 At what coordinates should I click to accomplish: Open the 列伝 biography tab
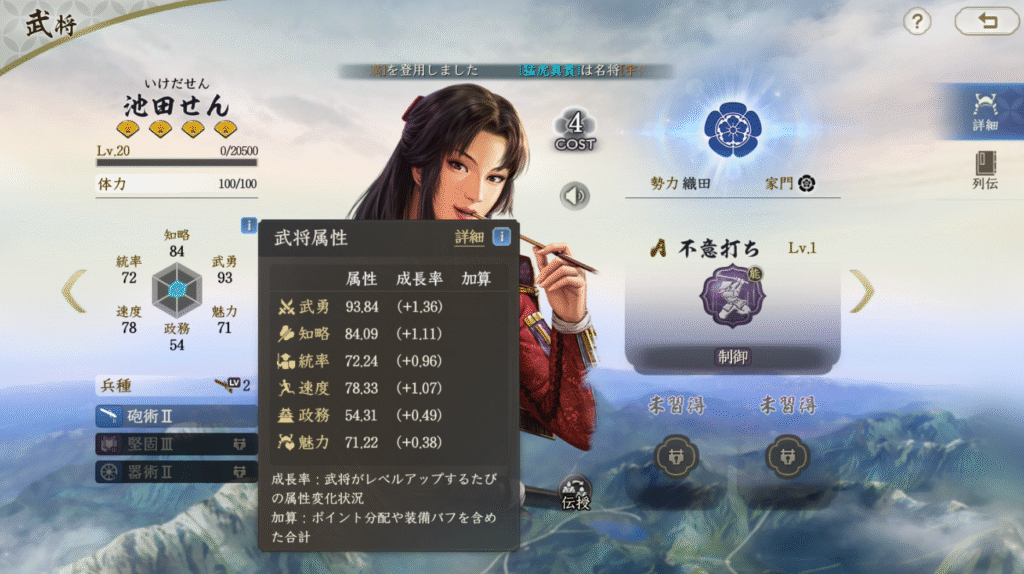coord(985,170)
